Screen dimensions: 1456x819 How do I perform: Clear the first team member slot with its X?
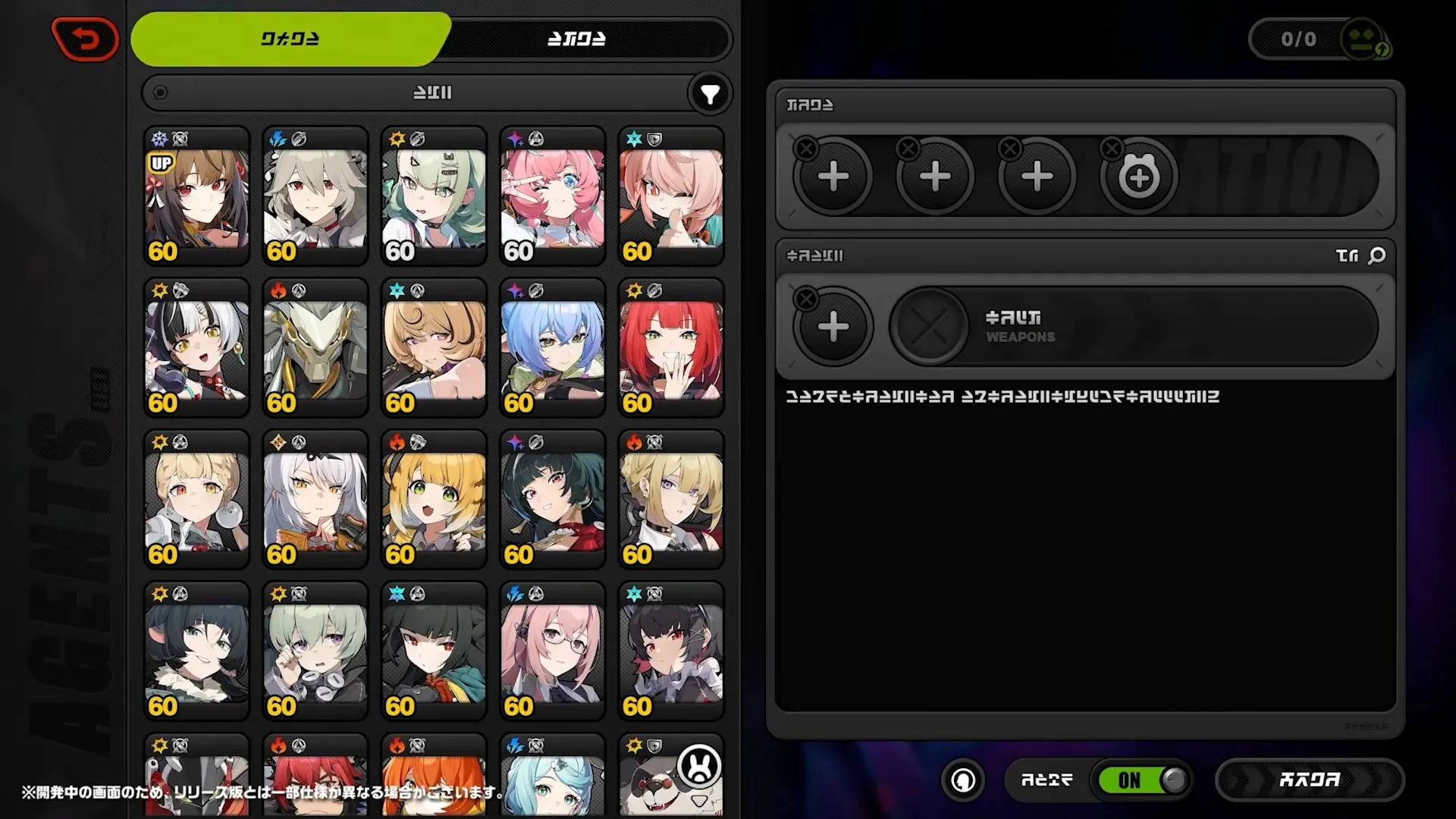805,149
